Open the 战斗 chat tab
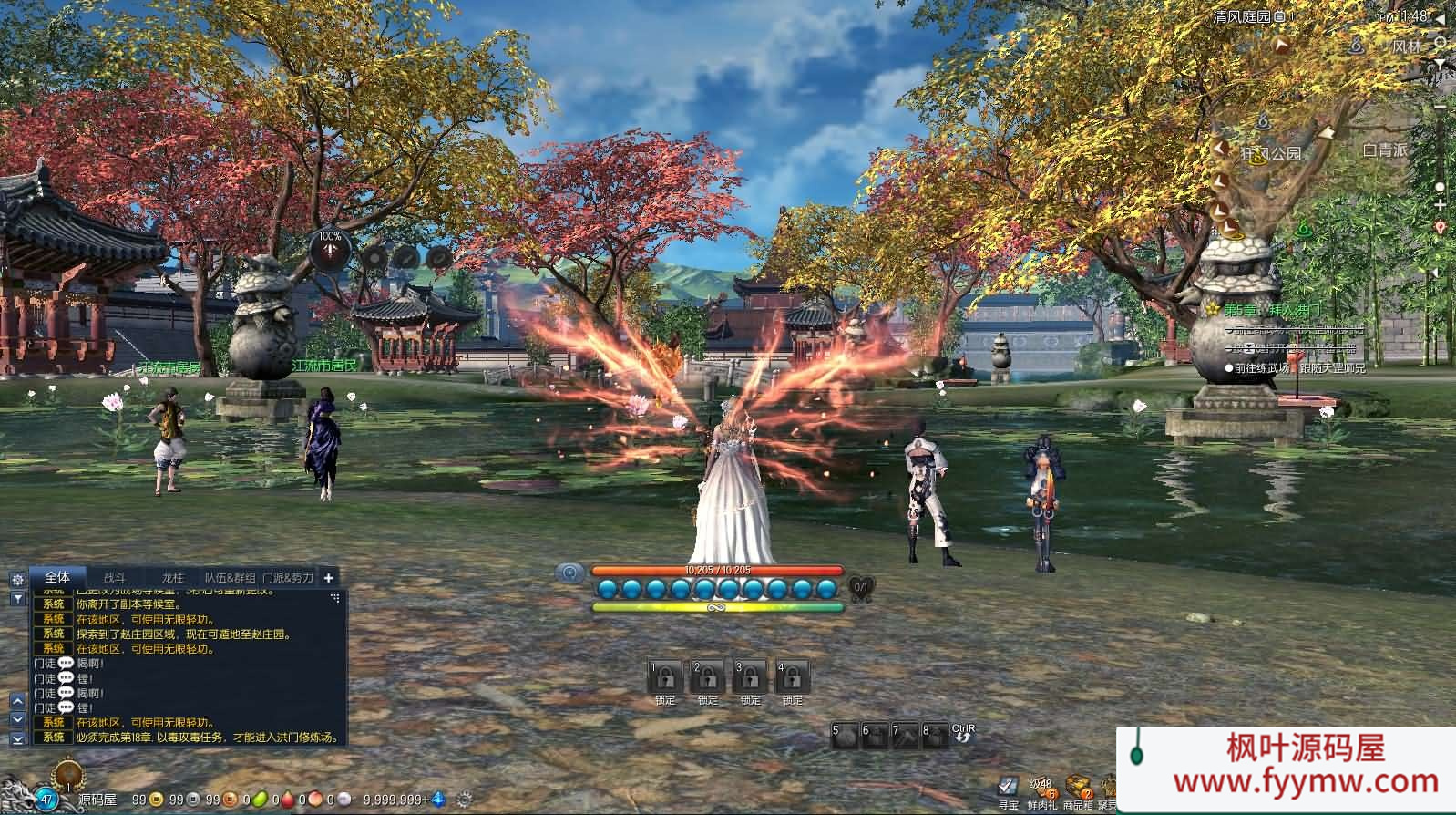 tap(114, 578)
